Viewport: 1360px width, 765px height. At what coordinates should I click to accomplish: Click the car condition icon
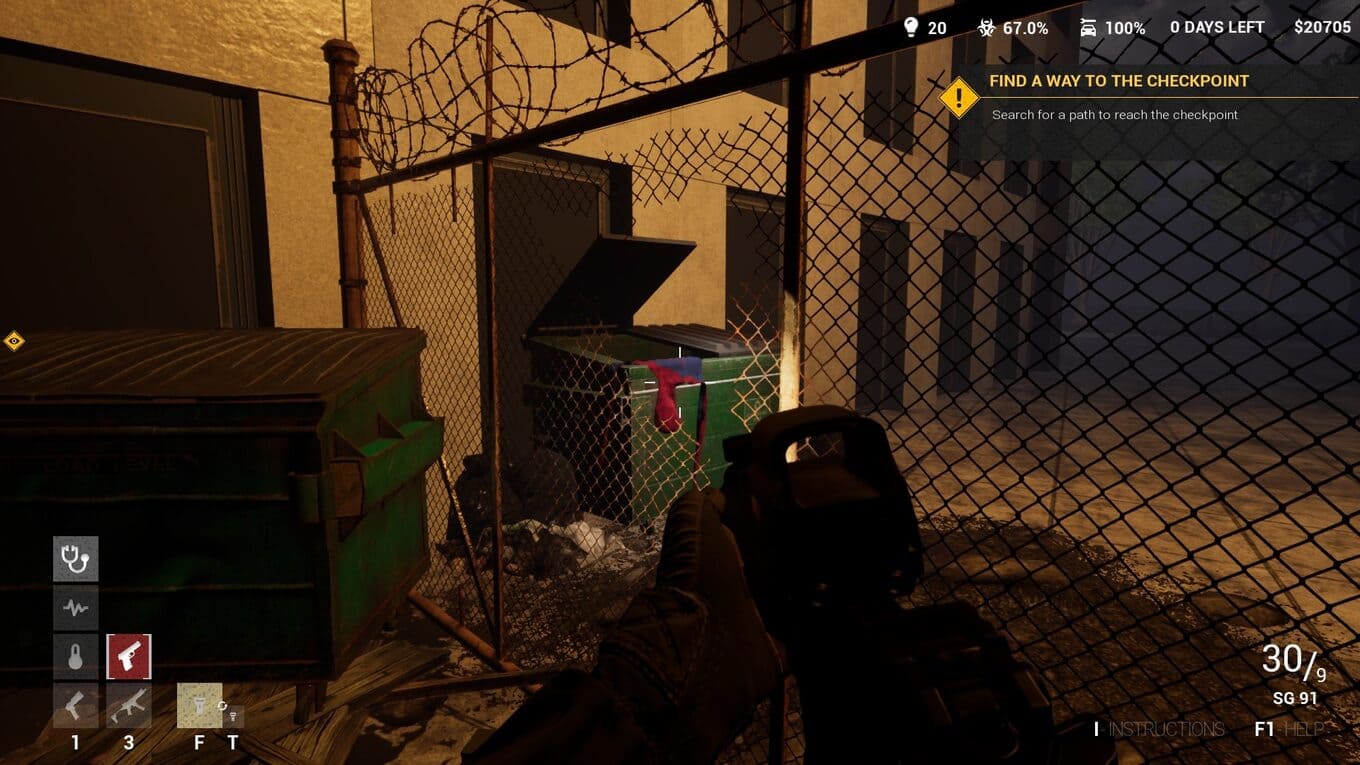coord(1088,27)
